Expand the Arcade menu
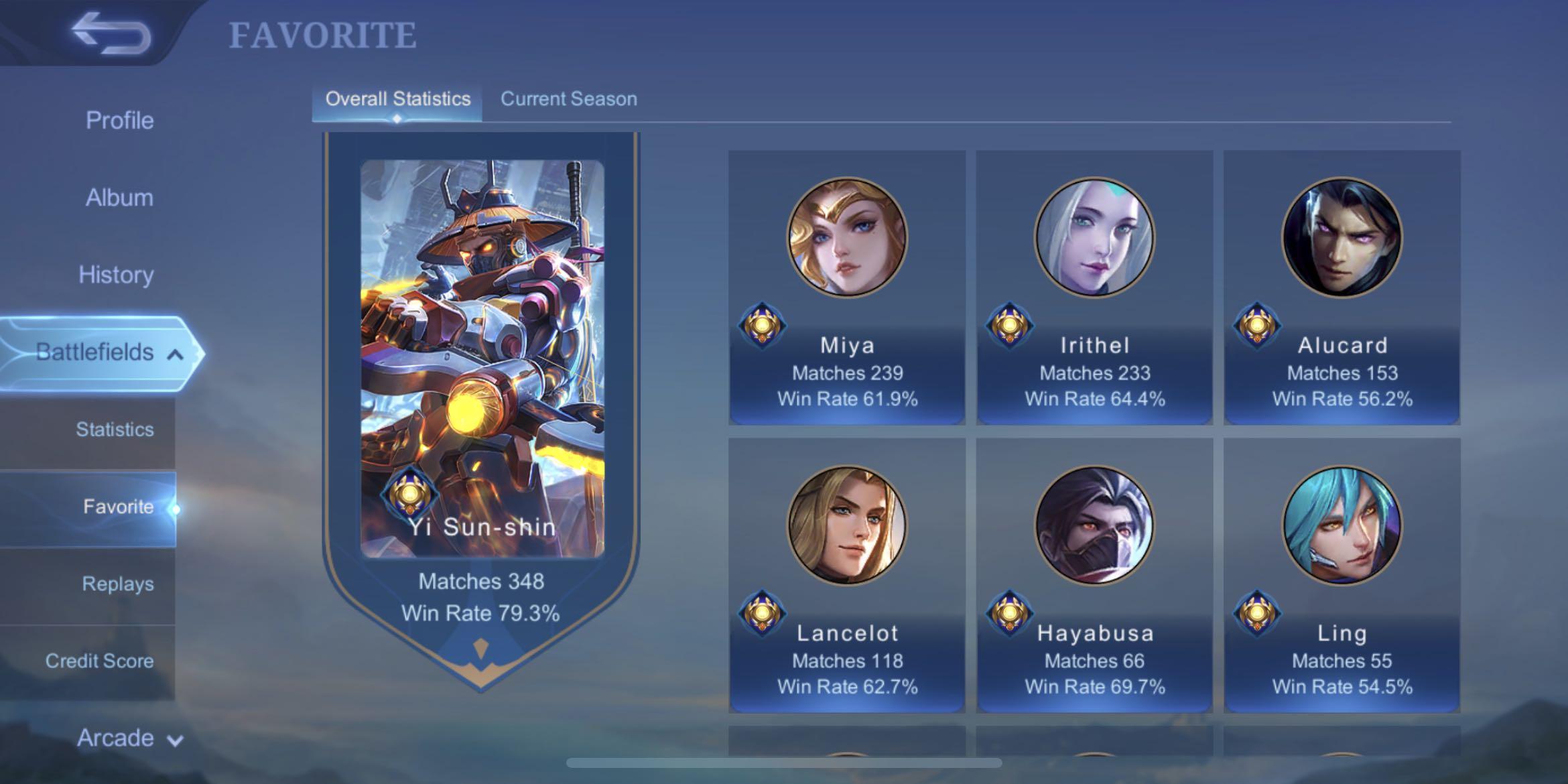The image size is (1568, 784). [x=129, y=738]
